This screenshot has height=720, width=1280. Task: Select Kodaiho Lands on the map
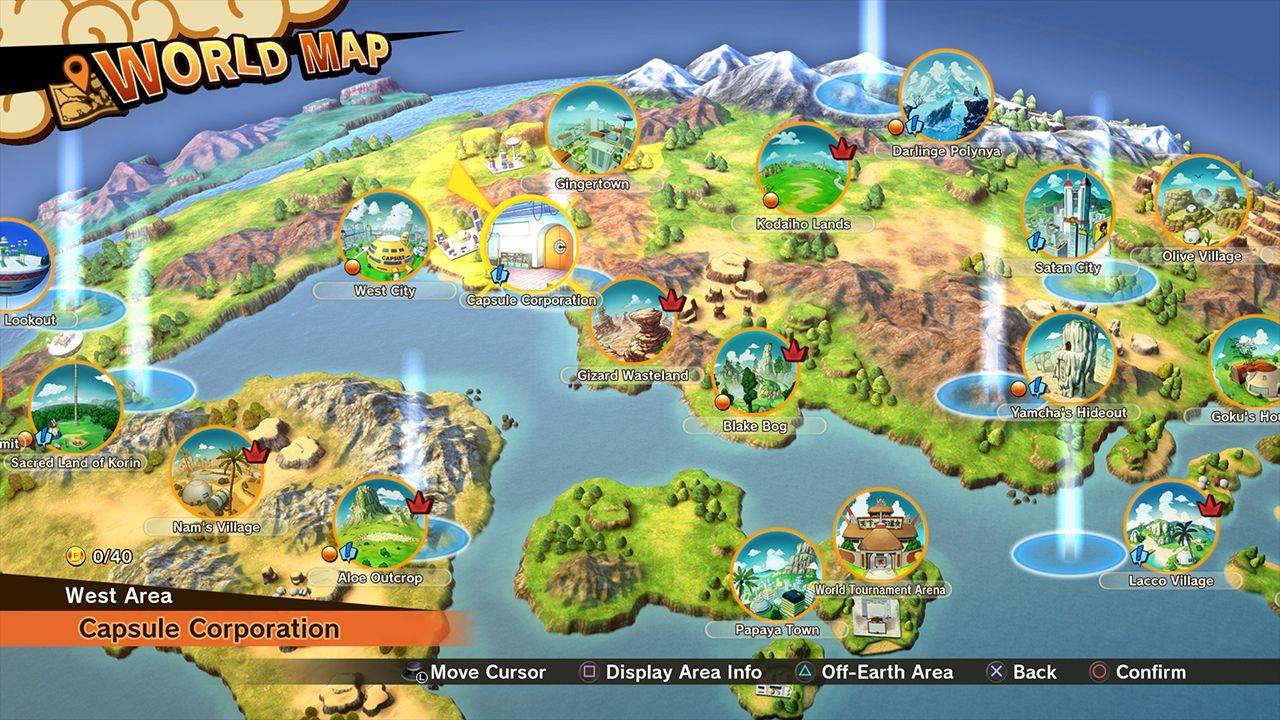803,168
